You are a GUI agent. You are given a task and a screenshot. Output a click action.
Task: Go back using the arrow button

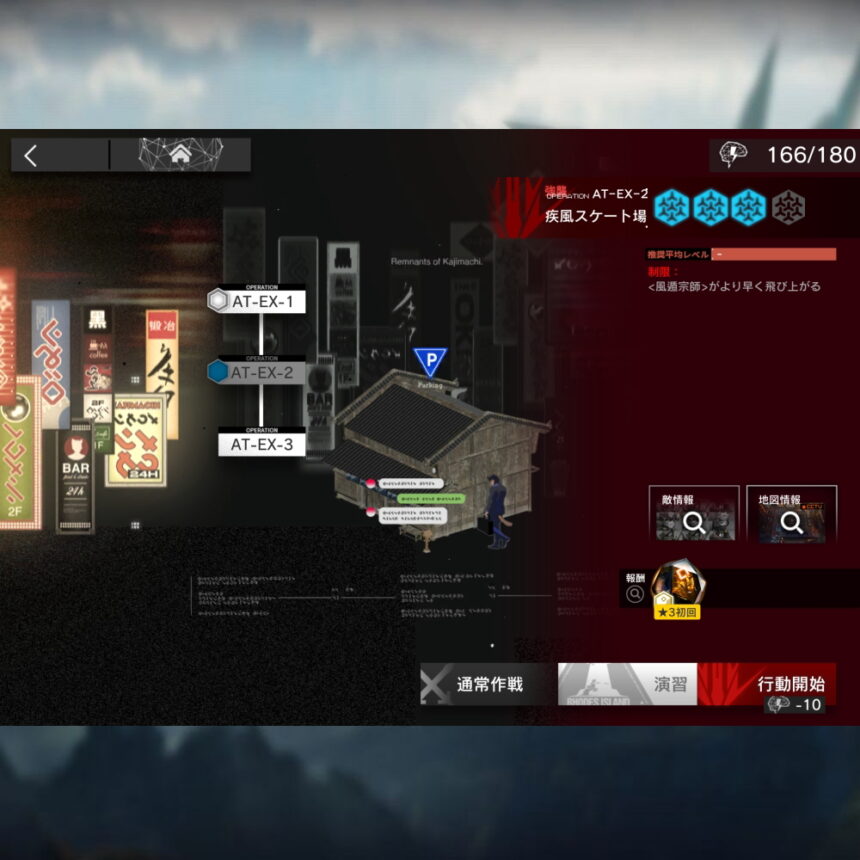click(x=31, y=155)
